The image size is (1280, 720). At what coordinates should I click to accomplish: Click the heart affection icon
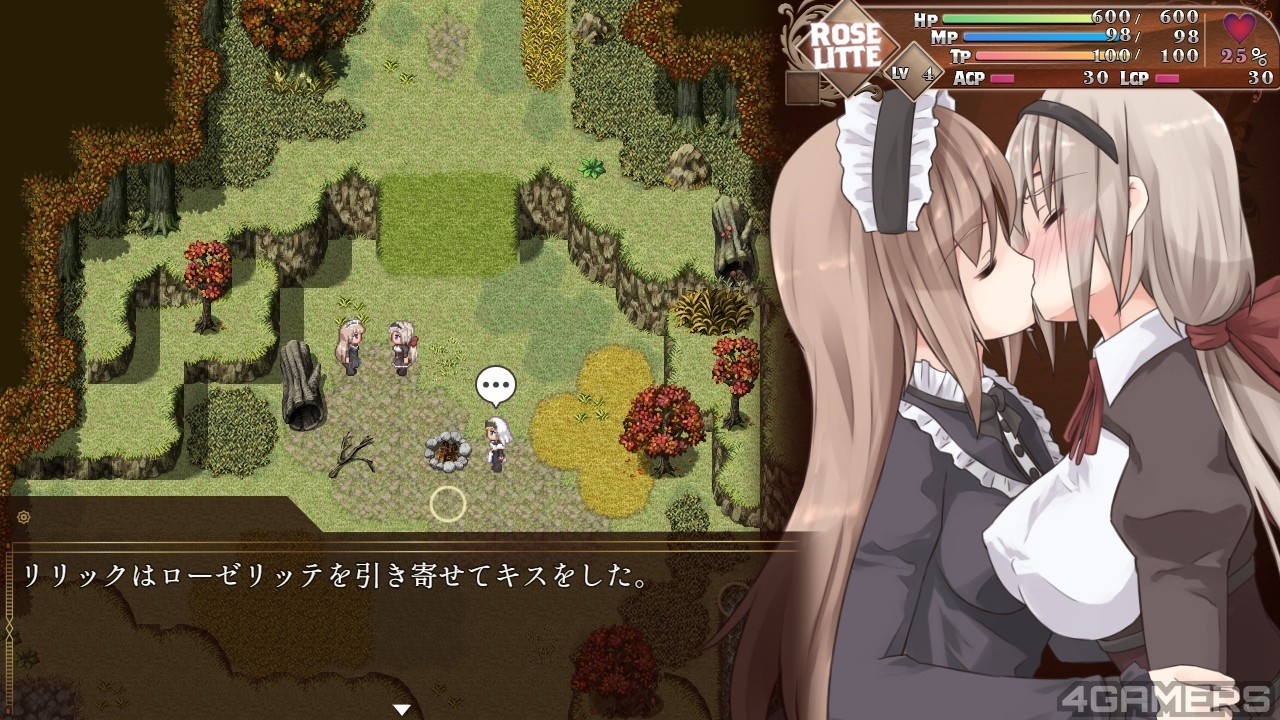(1239, 29)
